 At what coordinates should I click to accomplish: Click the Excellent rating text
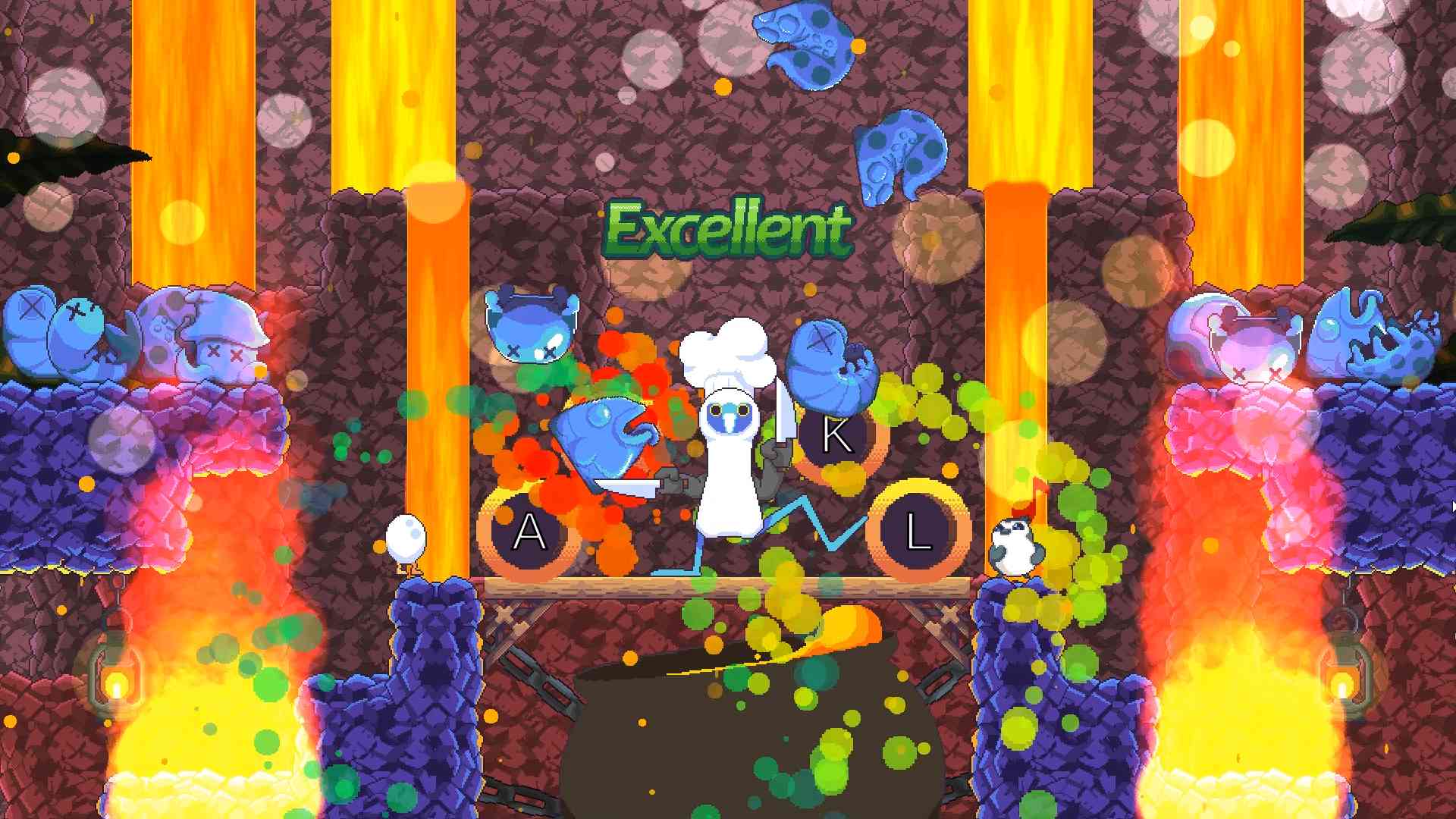coord(730,227)
